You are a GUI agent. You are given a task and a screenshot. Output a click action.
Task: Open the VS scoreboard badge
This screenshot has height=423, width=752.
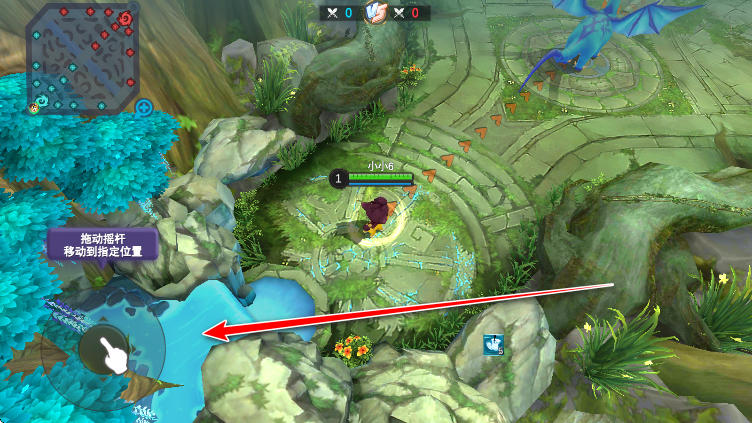point(375,13)
